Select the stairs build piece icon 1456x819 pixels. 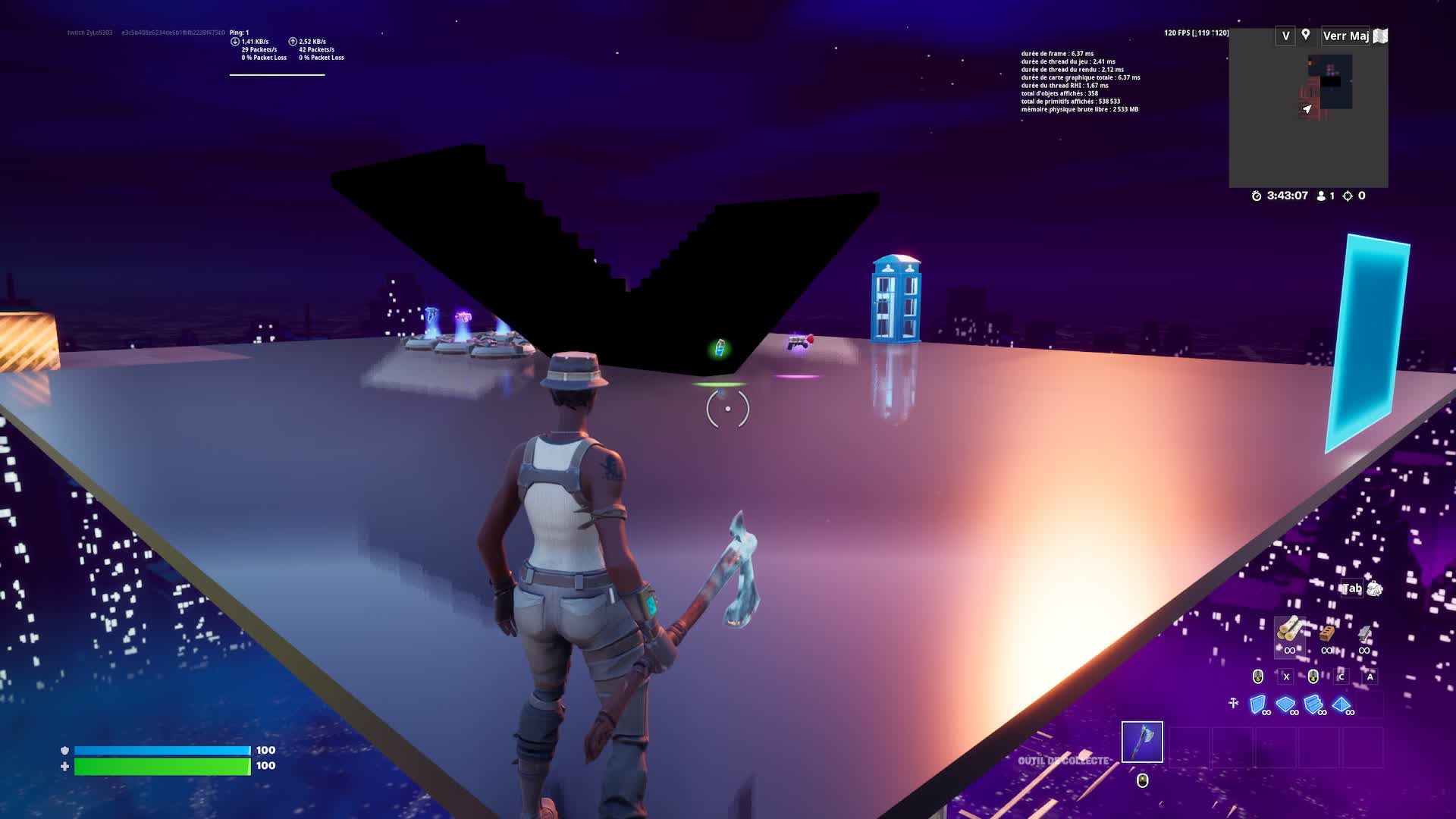(1313, 704)
